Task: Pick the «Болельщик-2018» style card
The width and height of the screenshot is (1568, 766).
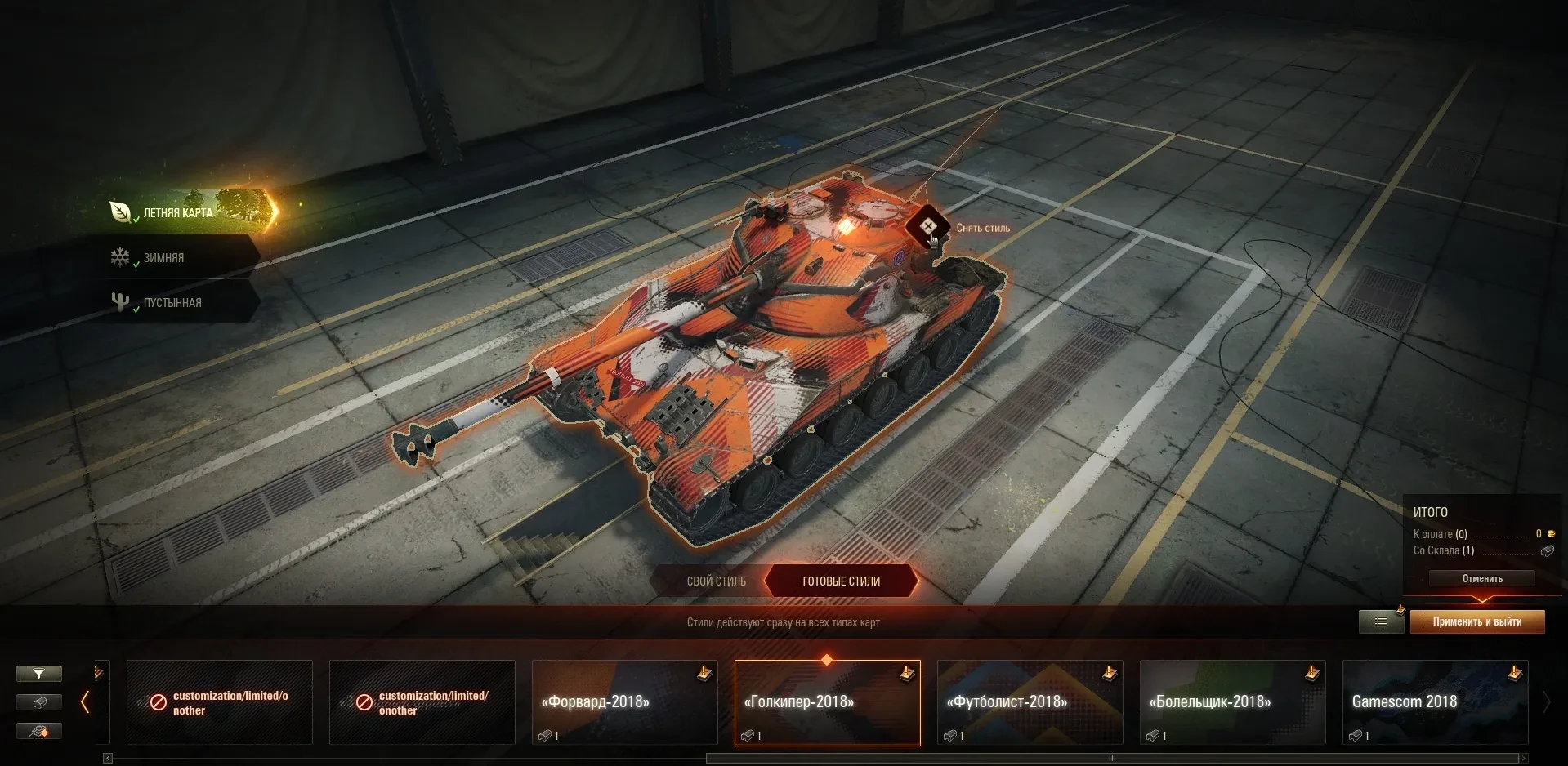Action: coord(1232,702)
